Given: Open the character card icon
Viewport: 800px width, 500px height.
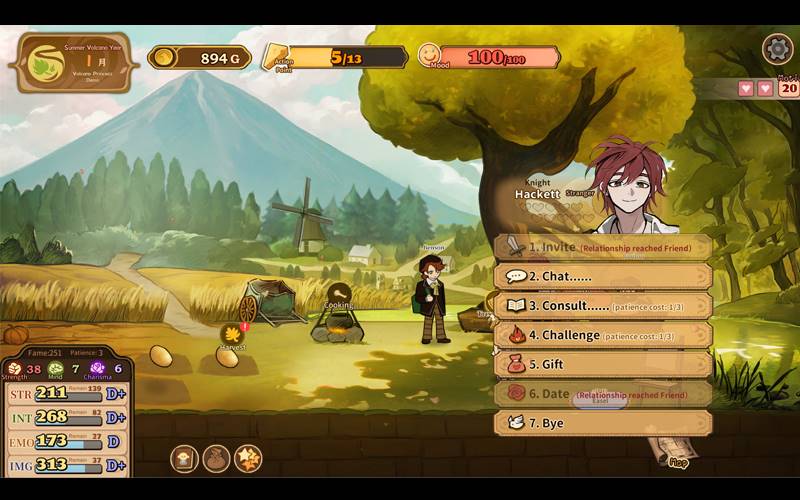Looking at the screenshot, I should coord(185,459).
